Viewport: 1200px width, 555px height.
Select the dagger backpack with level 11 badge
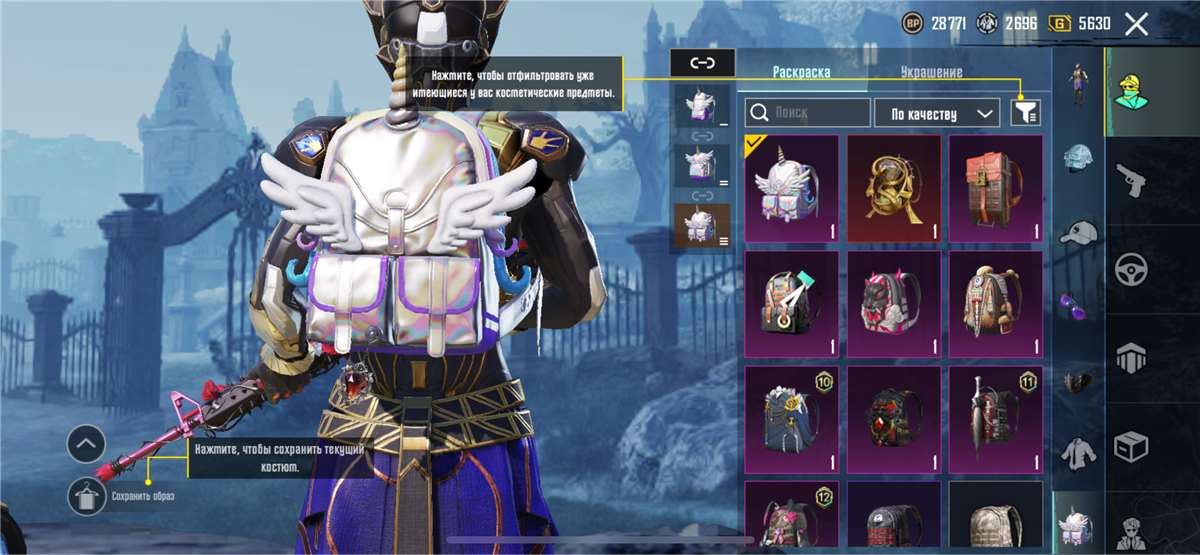pyautogui.click(x=996, y=419)
